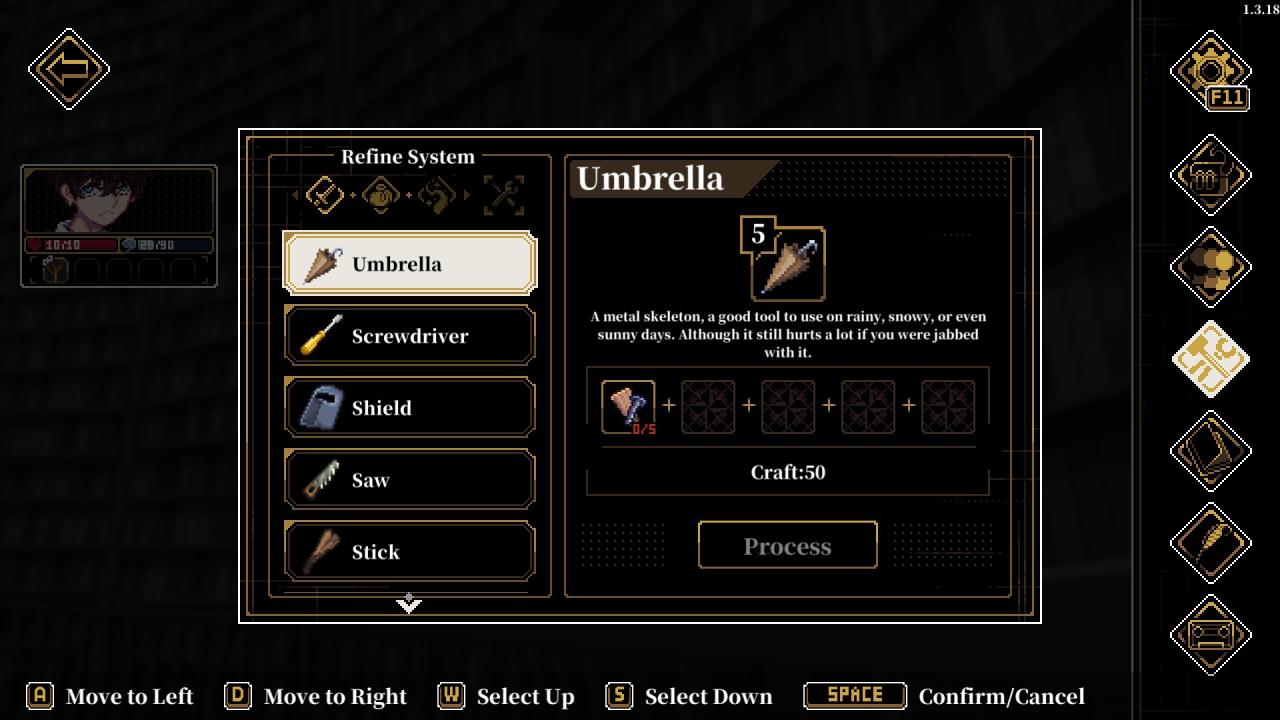Choose the Screwdriver recipe
1280x720 pixels.
(x=410, y=336)
